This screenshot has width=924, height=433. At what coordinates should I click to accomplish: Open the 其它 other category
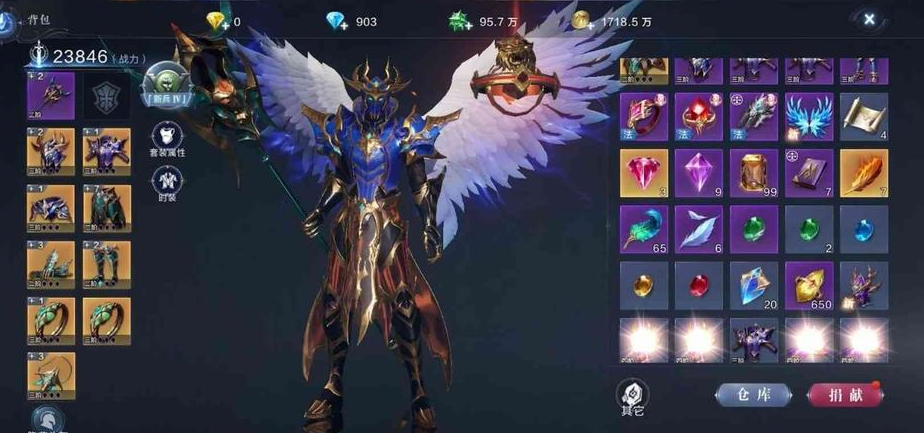[632, 394]
